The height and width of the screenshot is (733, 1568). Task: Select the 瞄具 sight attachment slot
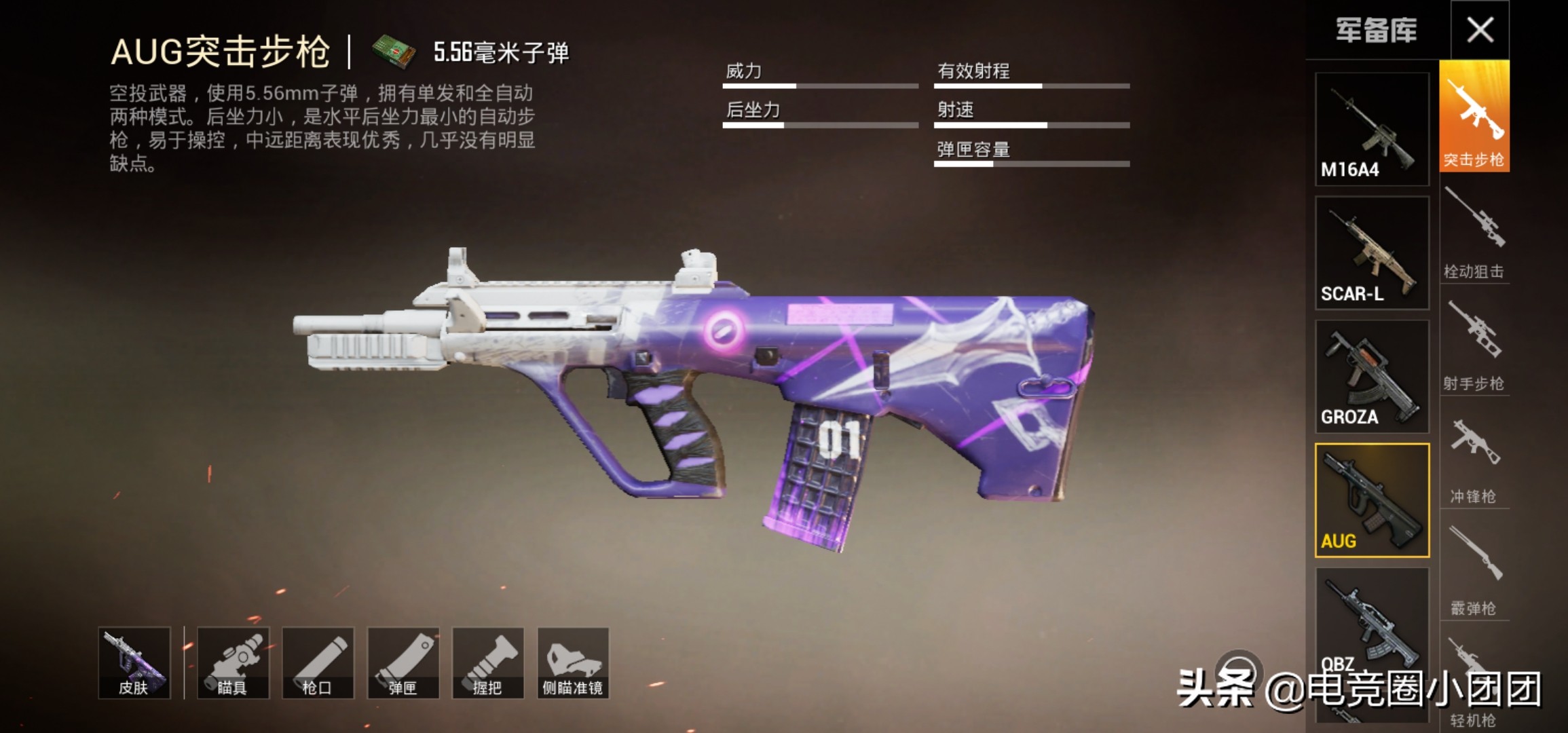tap(233, 662)
